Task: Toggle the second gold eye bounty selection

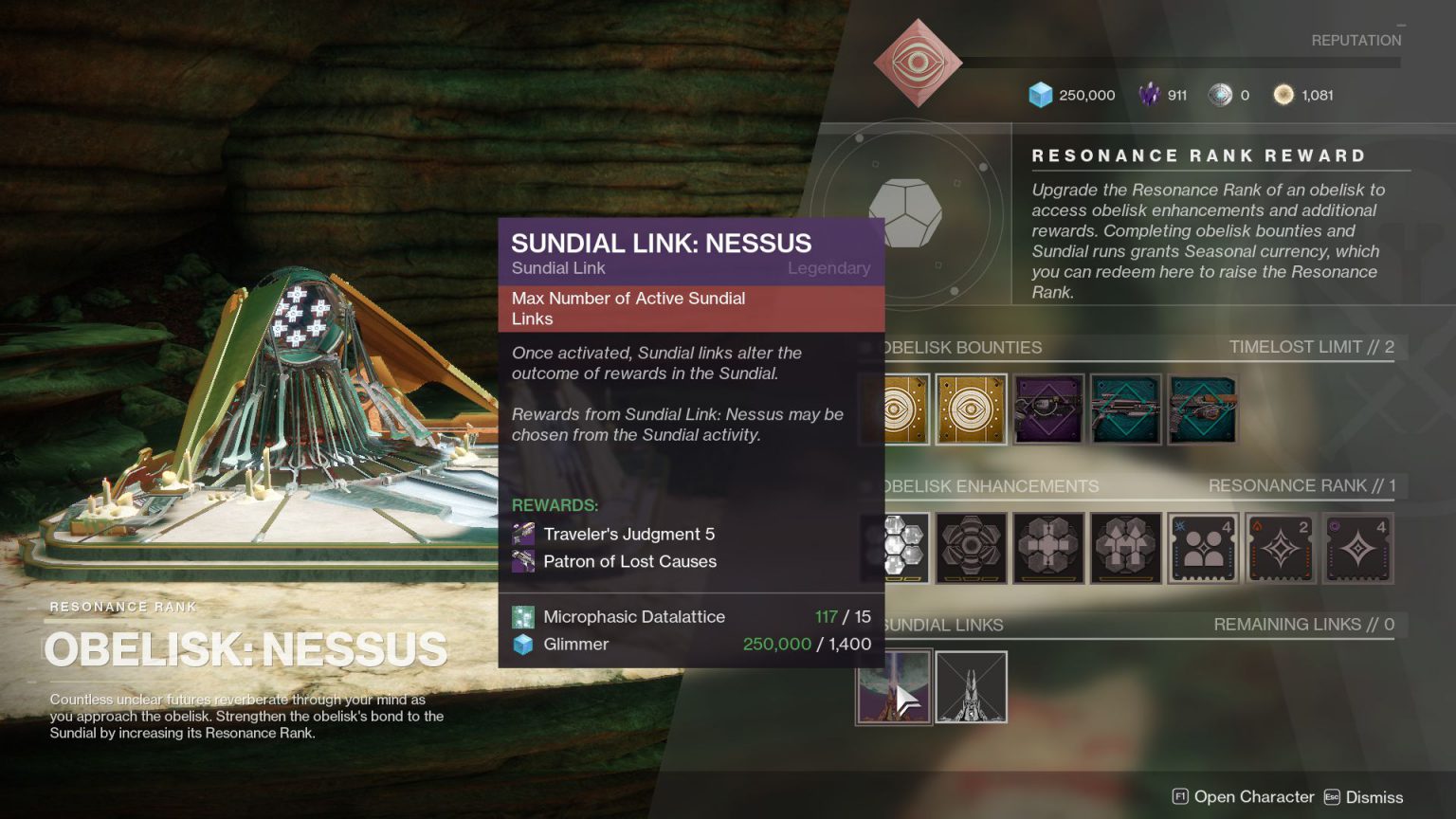Action: pos(972,410)
